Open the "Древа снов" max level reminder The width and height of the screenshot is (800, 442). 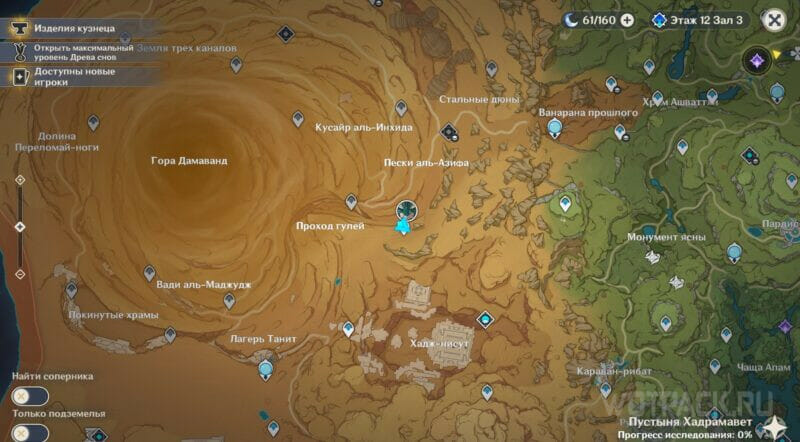[x=70, y=53]
